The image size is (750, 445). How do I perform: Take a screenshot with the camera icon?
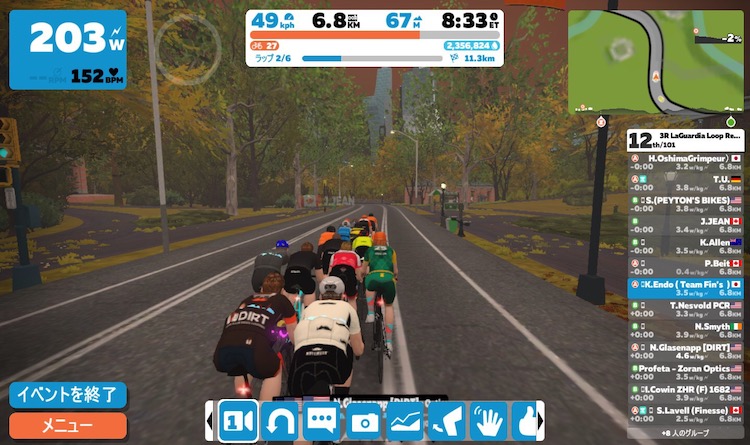coord(363,421)
